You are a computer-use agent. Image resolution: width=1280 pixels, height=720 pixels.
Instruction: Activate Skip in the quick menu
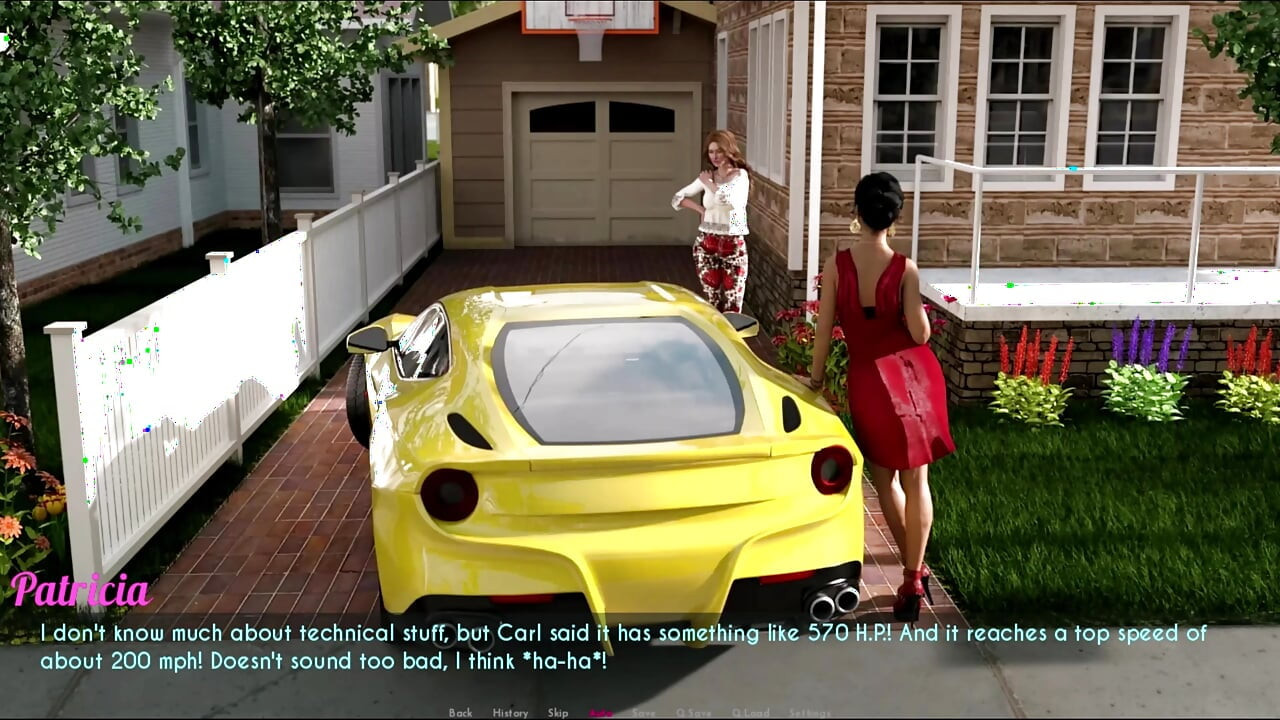[558, 713]
